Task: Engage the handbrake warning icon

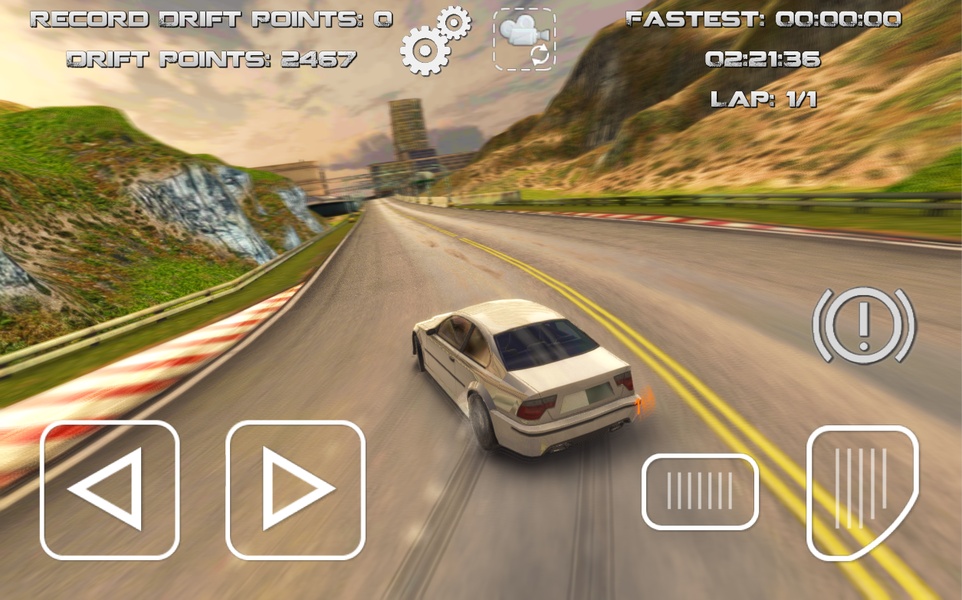Action: 864,325
